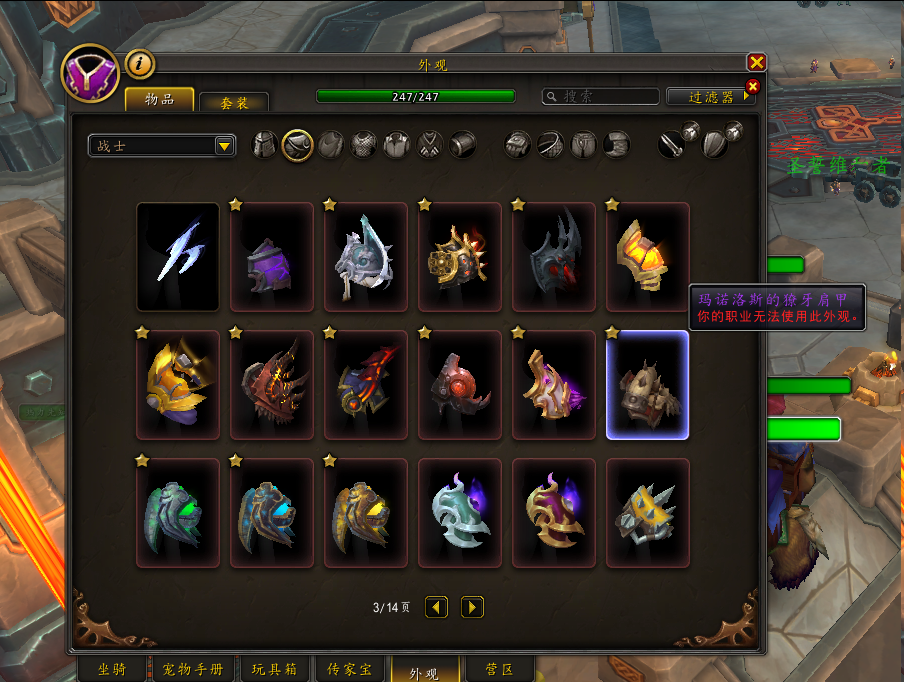Choose the glowing orange-gold shoulder appearance
This screenshot has height=682, width=904.
coord(647,257)
